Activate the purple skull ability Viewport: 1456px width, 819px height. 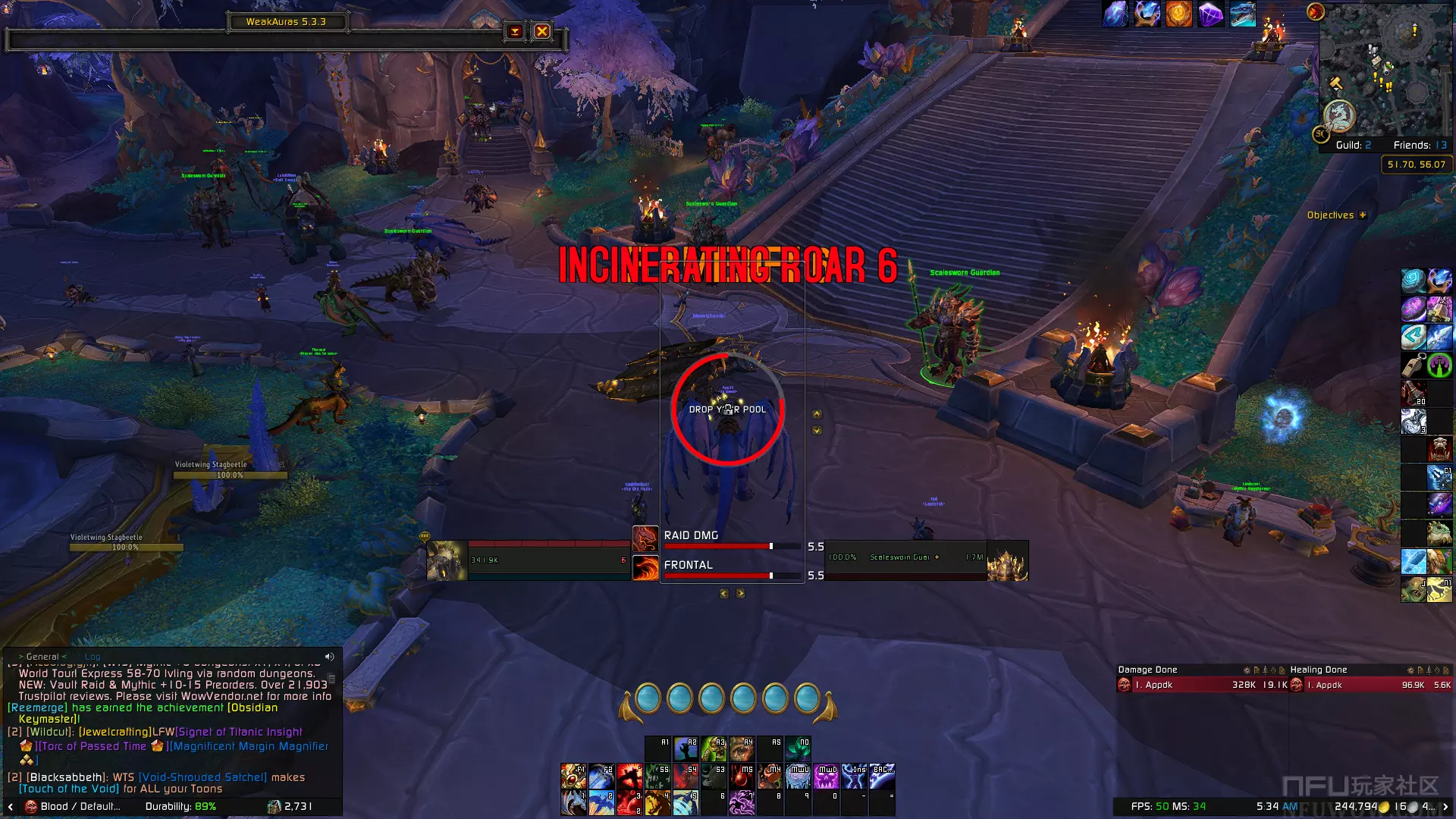click(x=827, y=777)
